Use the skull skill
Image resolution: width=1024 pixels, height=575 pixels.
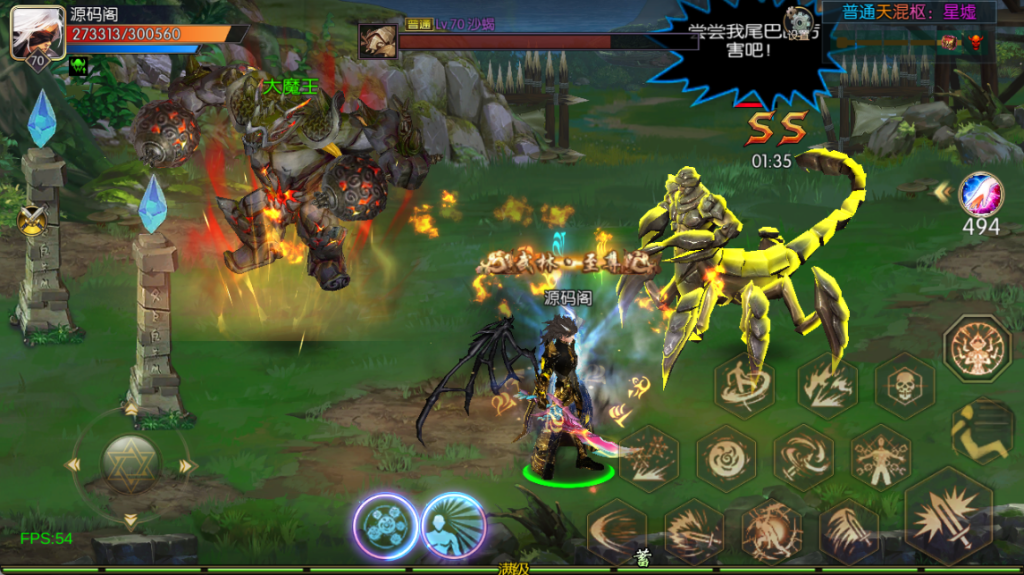[x=905, y=385]
